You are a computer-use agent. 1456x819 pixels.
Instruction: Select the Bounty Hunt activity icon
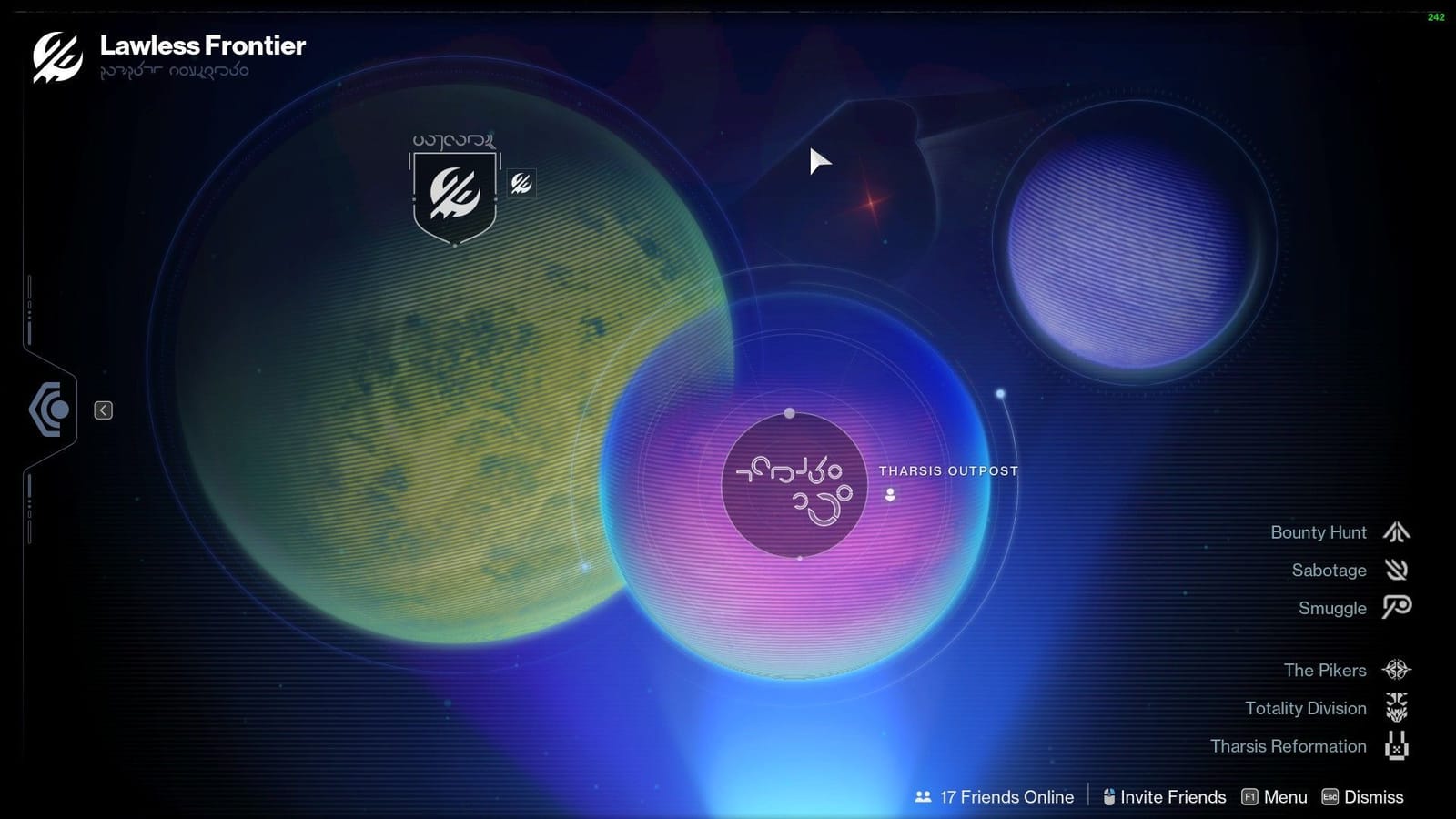(x=1396, y=532)
